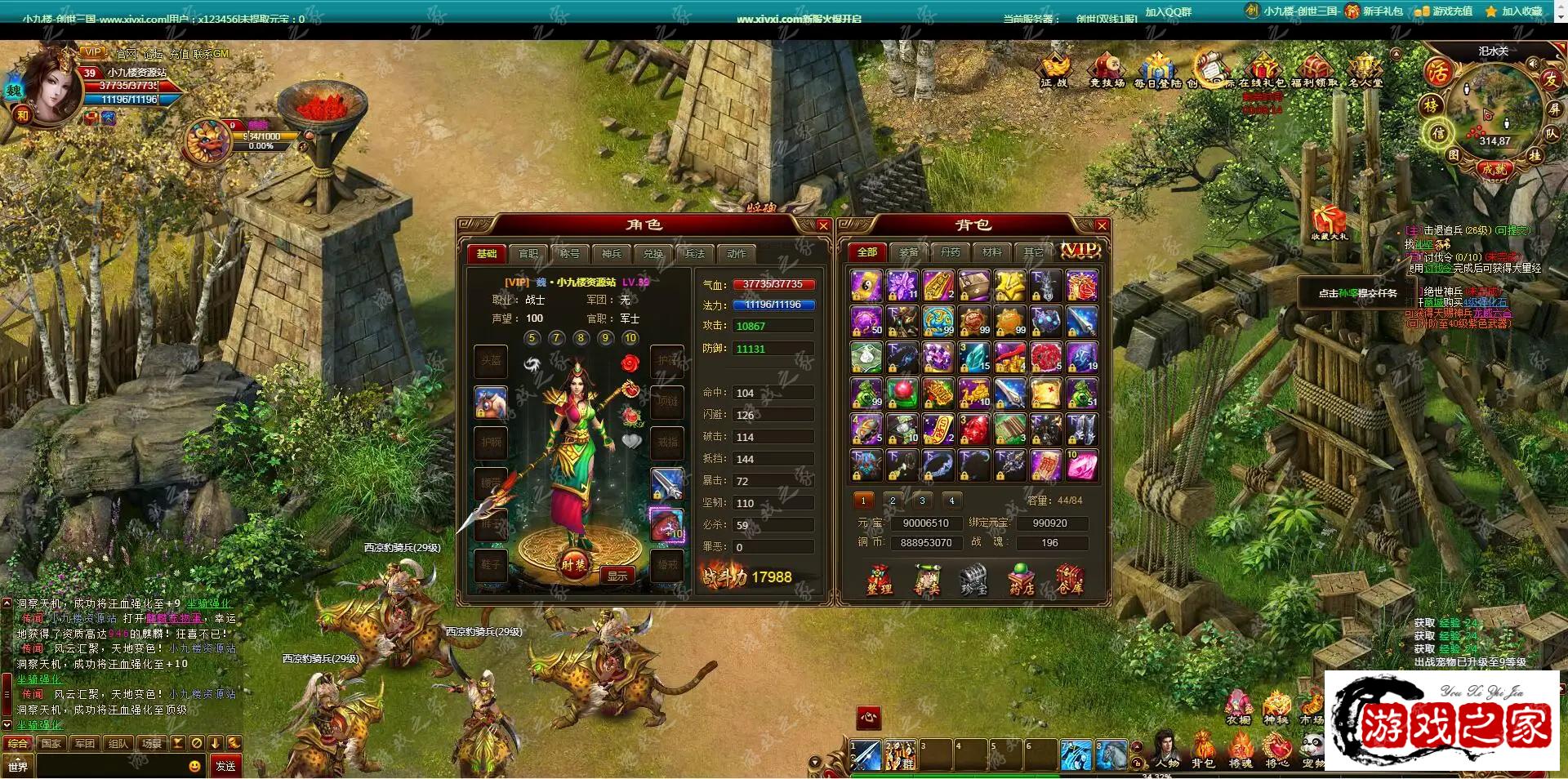Viewport: 1568px width, 779px height.
Task: Switch to the 神兵 character tab
Action: coord(611,254)
